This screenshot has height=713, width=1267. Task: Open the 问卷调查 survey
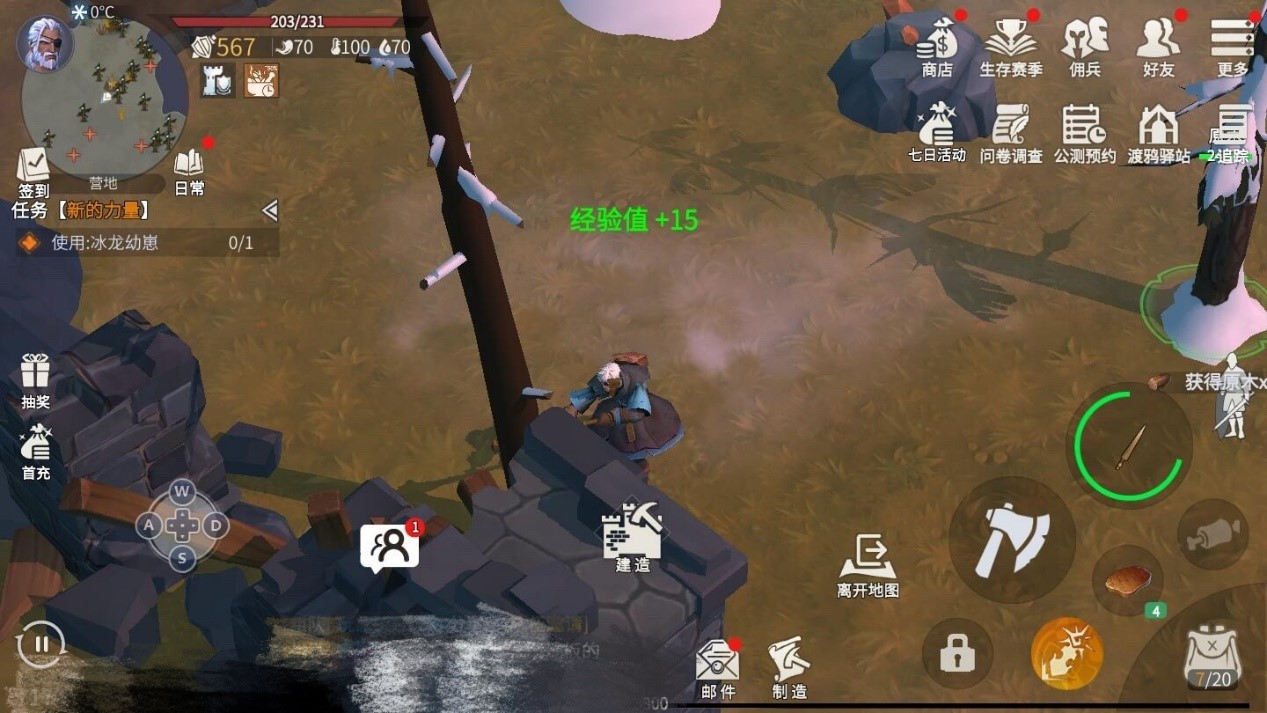click(1010, 131)
